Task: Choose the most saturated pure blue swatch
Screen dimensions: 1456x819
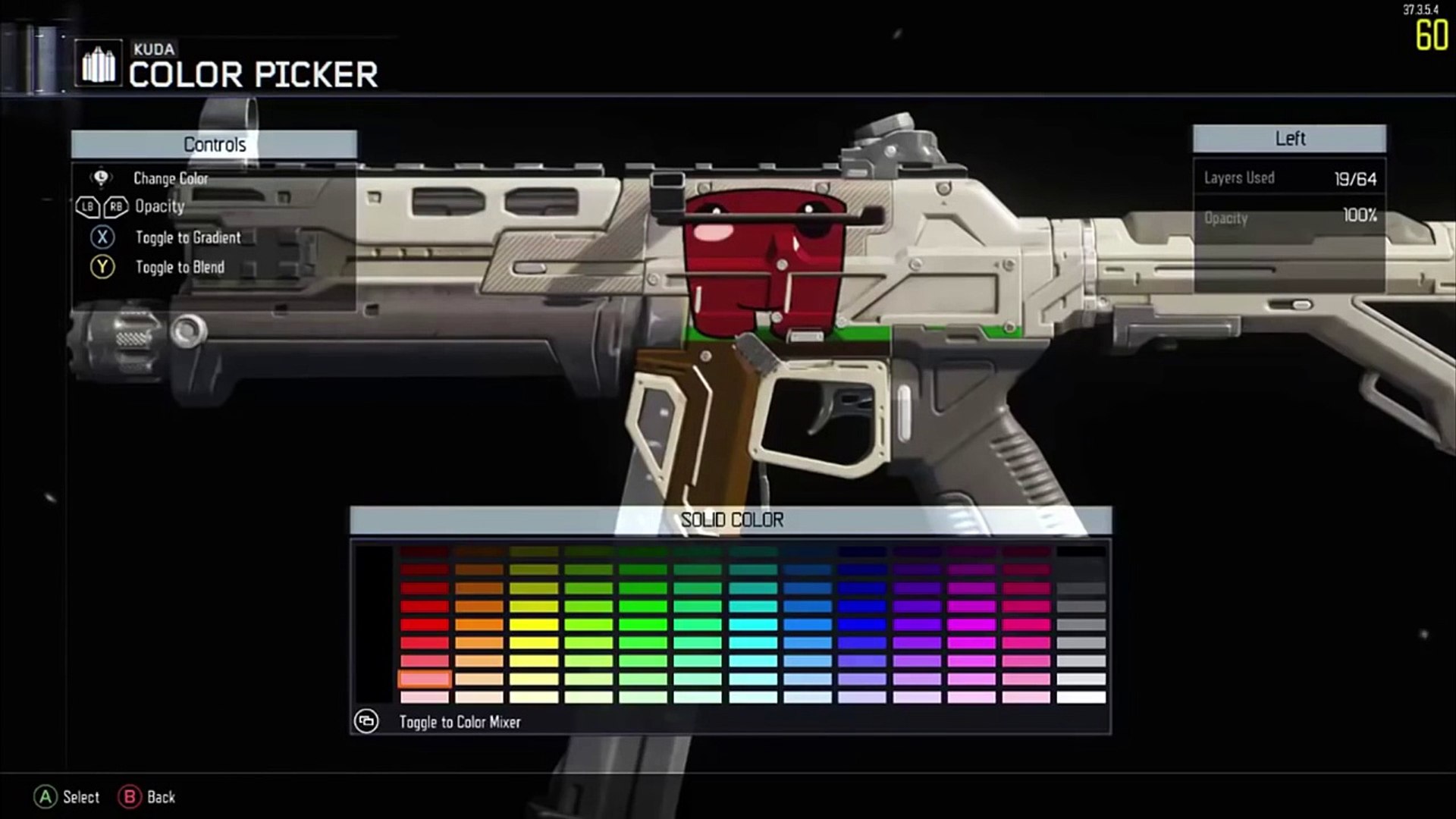Action: tap(862, 624)
